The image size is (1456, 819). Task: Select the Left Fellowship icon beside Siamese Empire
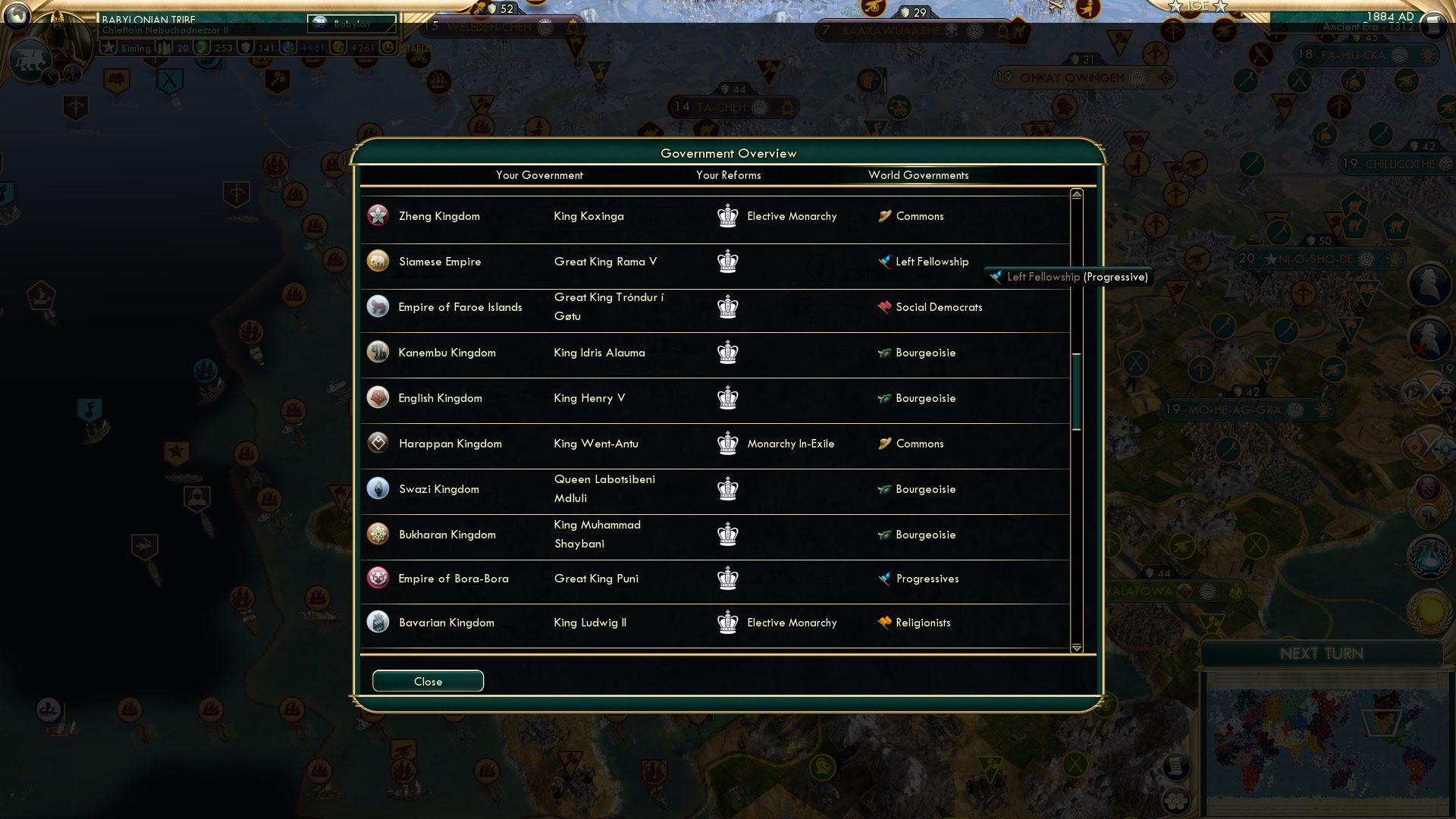[884, 261]
